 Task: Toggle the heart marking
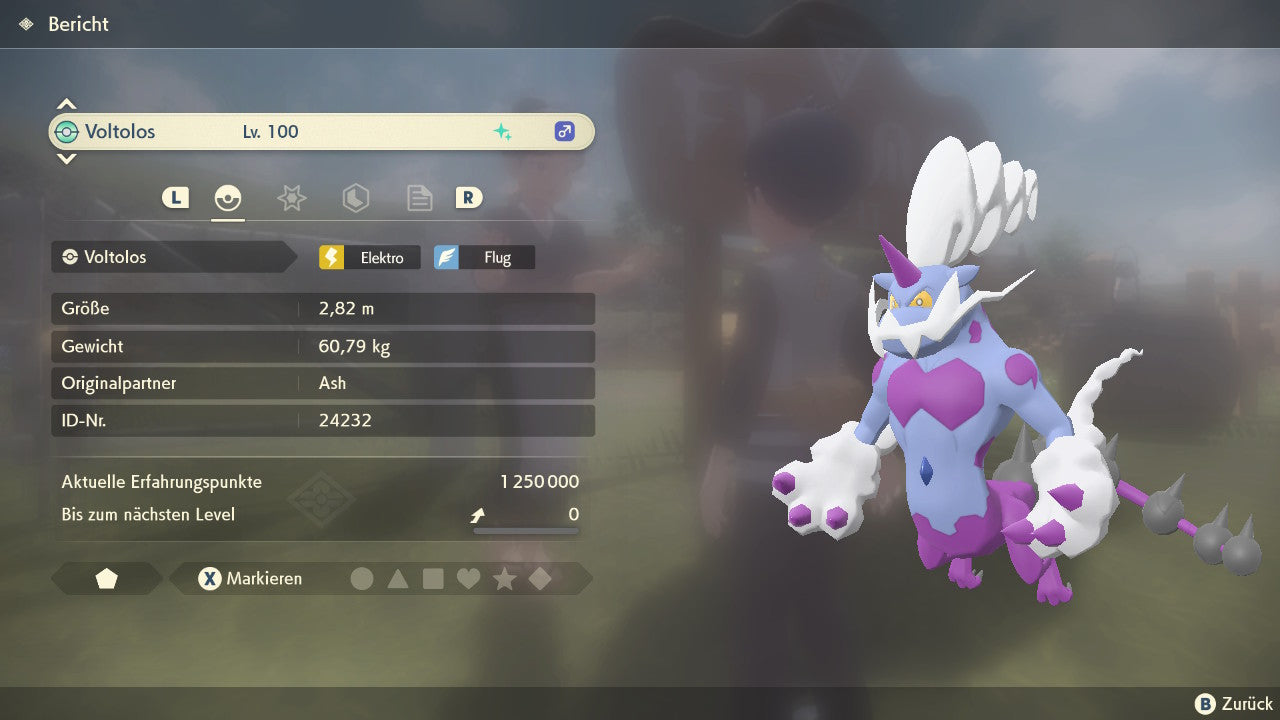coord(468,579)
